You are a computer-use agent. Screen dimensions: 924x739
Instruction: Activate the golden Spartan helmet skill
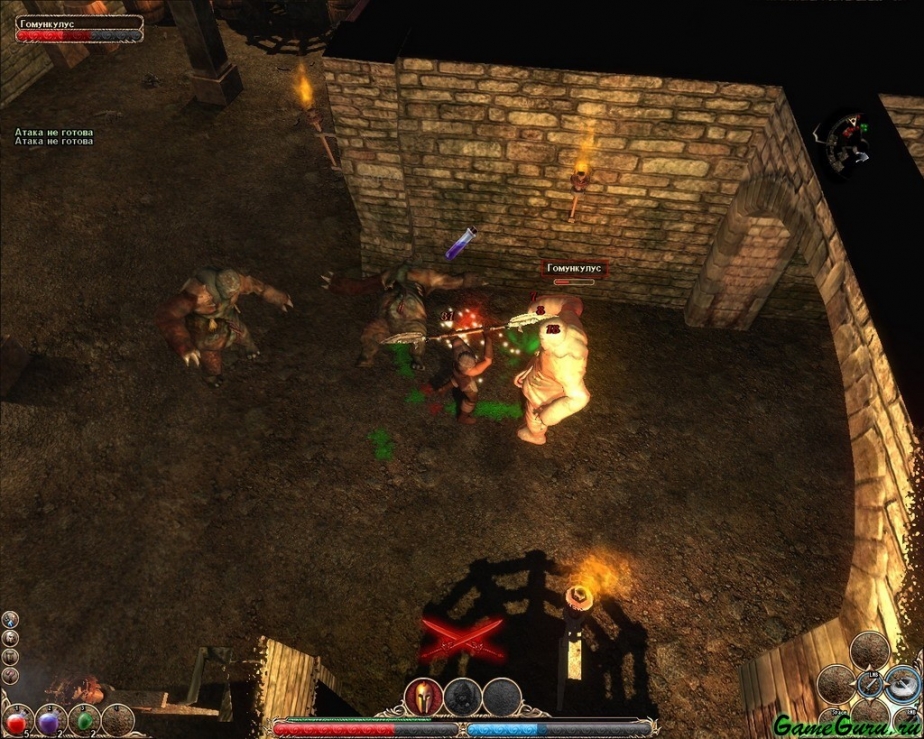(422, 696)
